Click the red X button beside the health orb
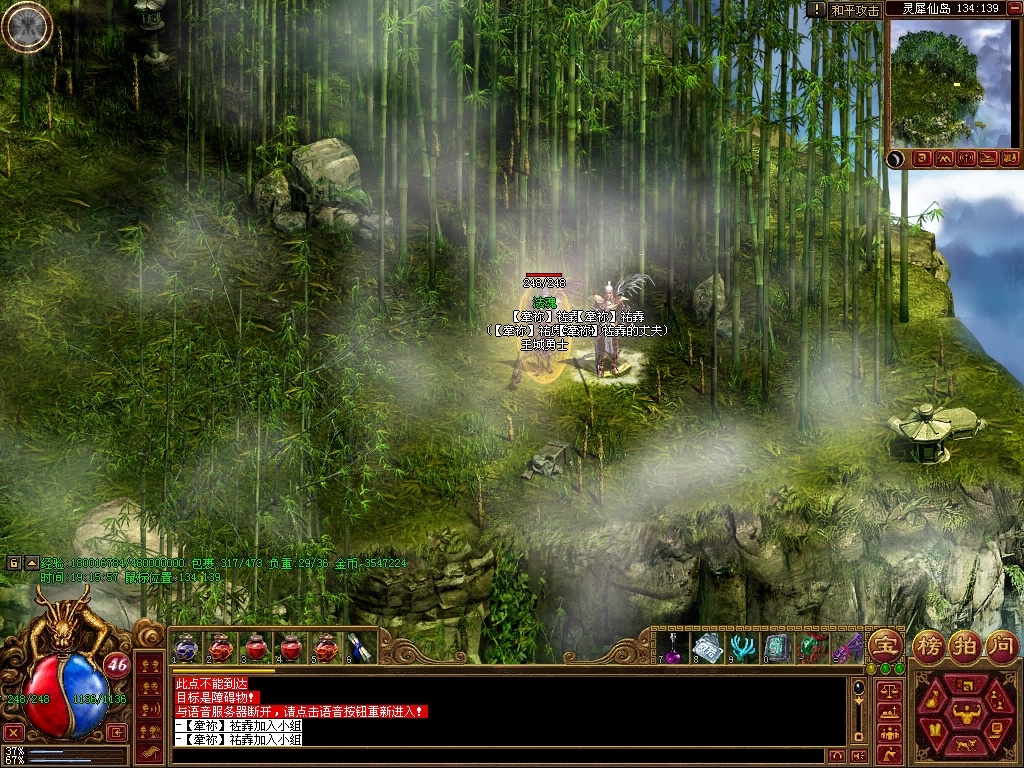 tap(13, 732)
